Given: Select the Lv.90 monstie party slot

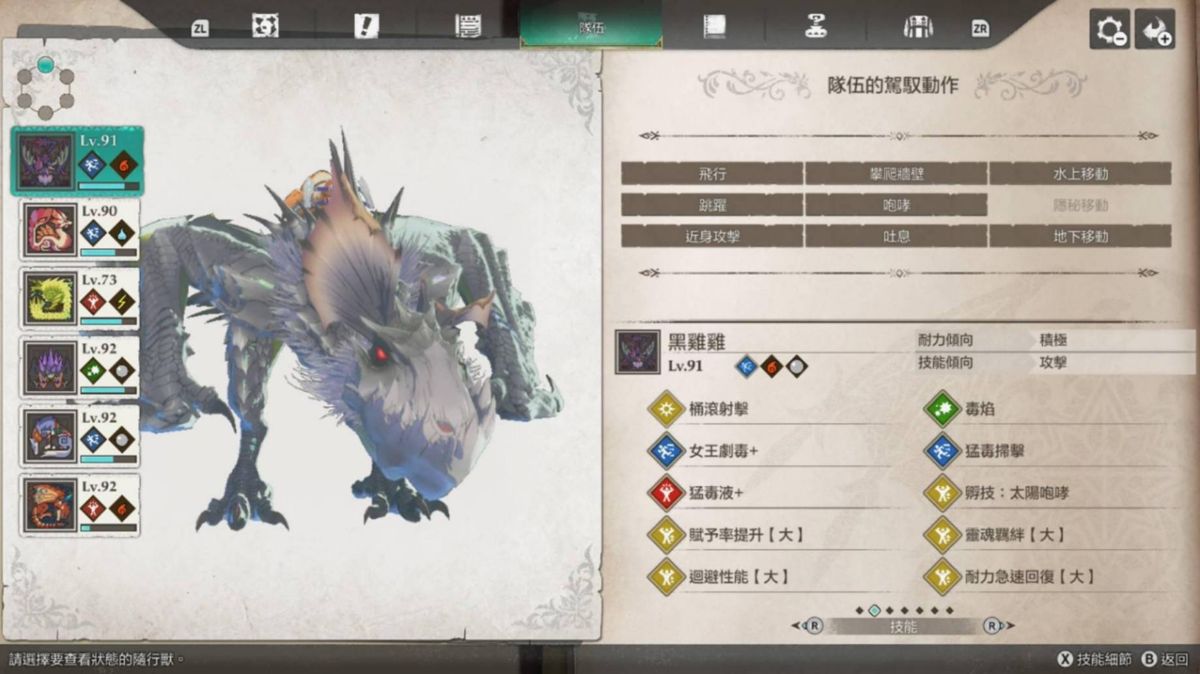Looking at the screenshot, I should tap(79, 230).
